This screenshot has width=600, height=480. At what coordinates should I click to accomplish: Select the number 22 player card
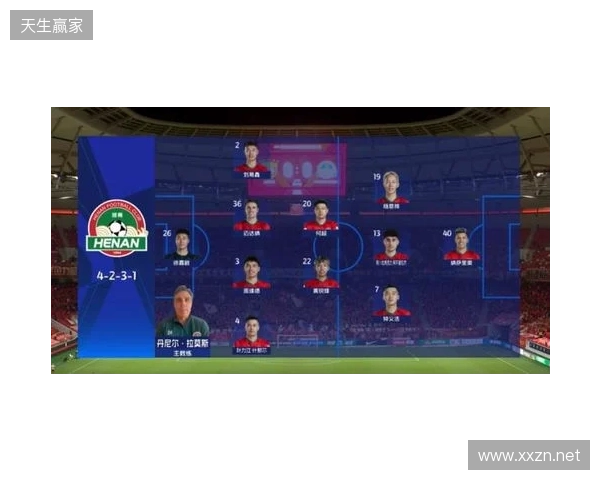[x=321, y=274]
